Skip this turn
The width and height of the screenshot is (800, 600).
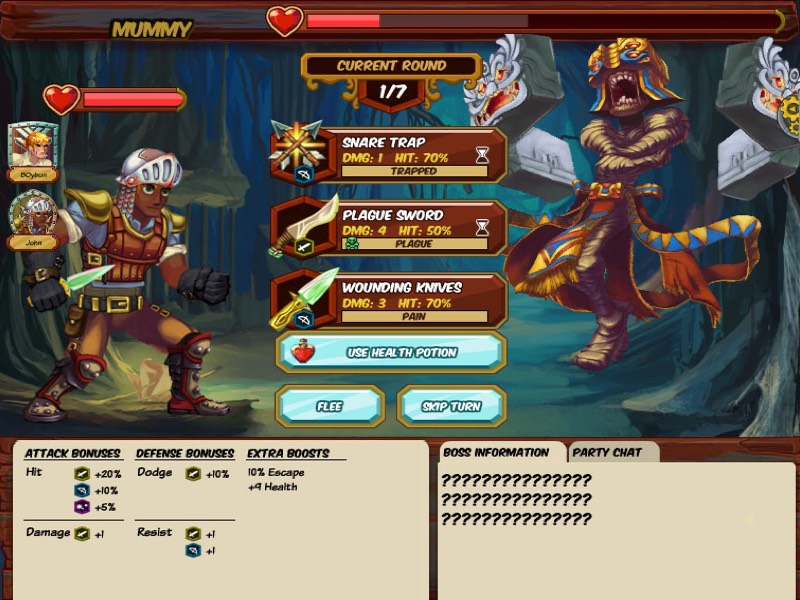click(x=452, y=406)
